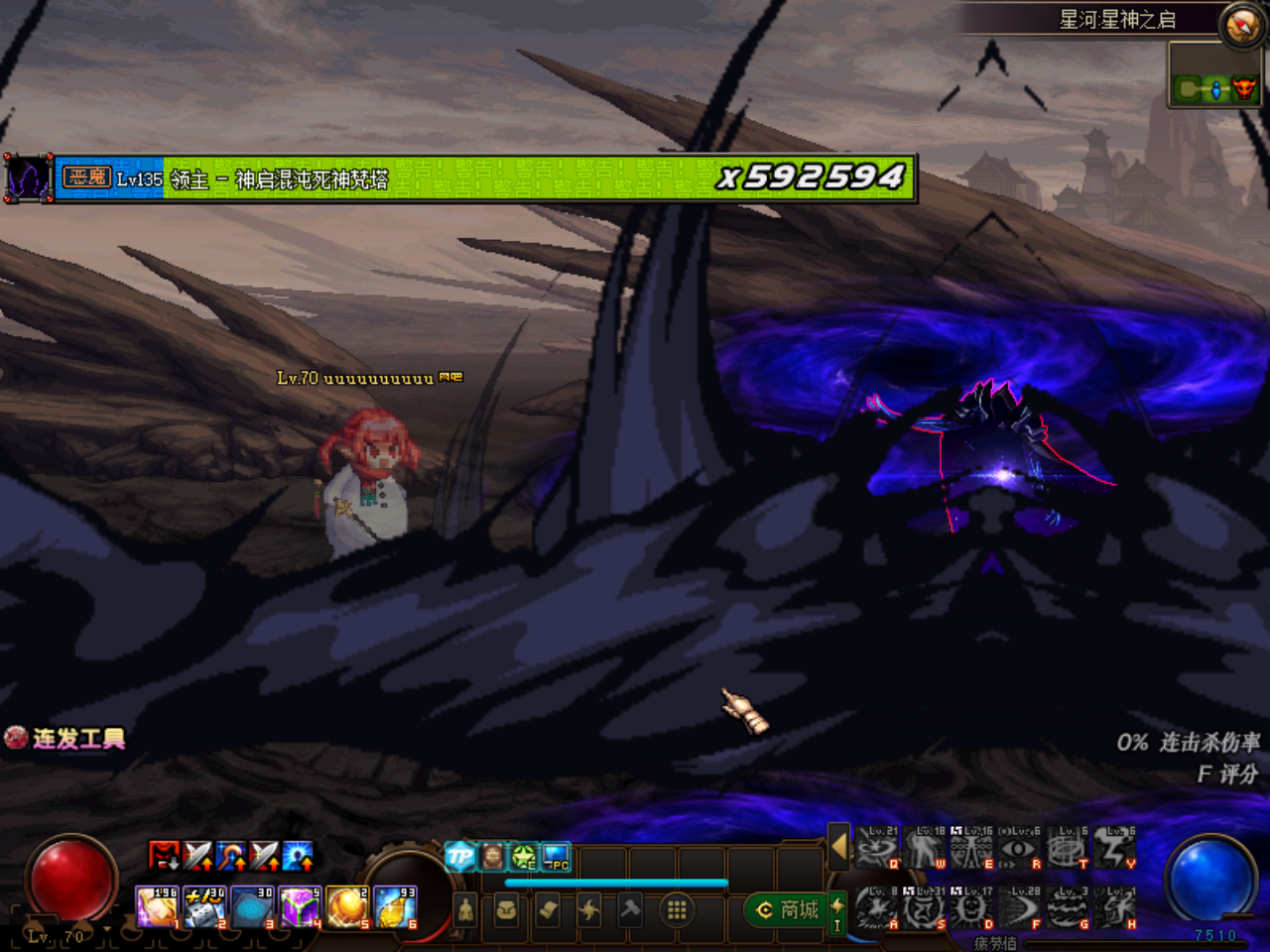
Task: Cast the Lv.31 skill on S key
Action: click(923, 909)
